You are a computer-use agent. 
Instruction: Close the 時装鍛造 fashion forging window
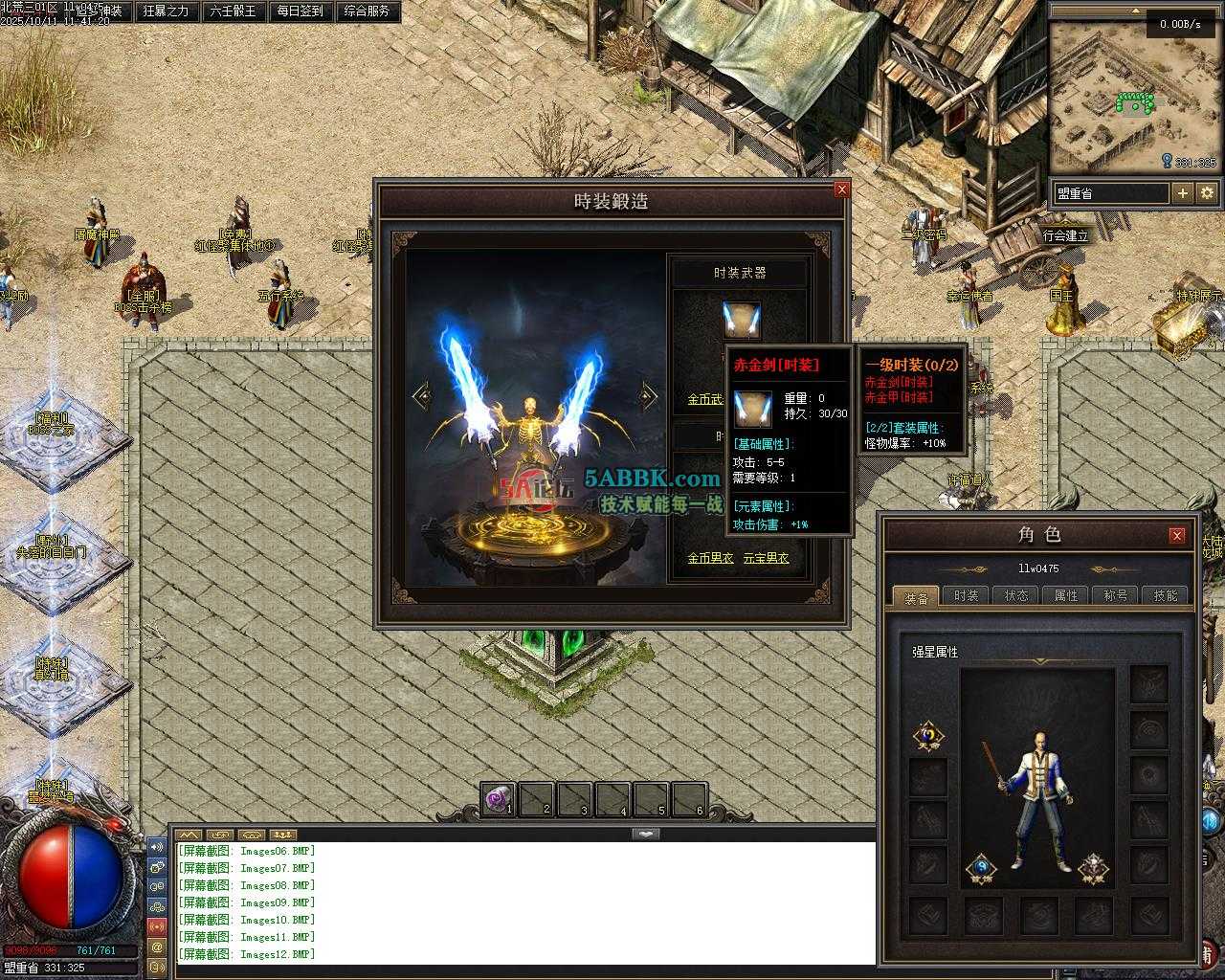tap(842, 189)
